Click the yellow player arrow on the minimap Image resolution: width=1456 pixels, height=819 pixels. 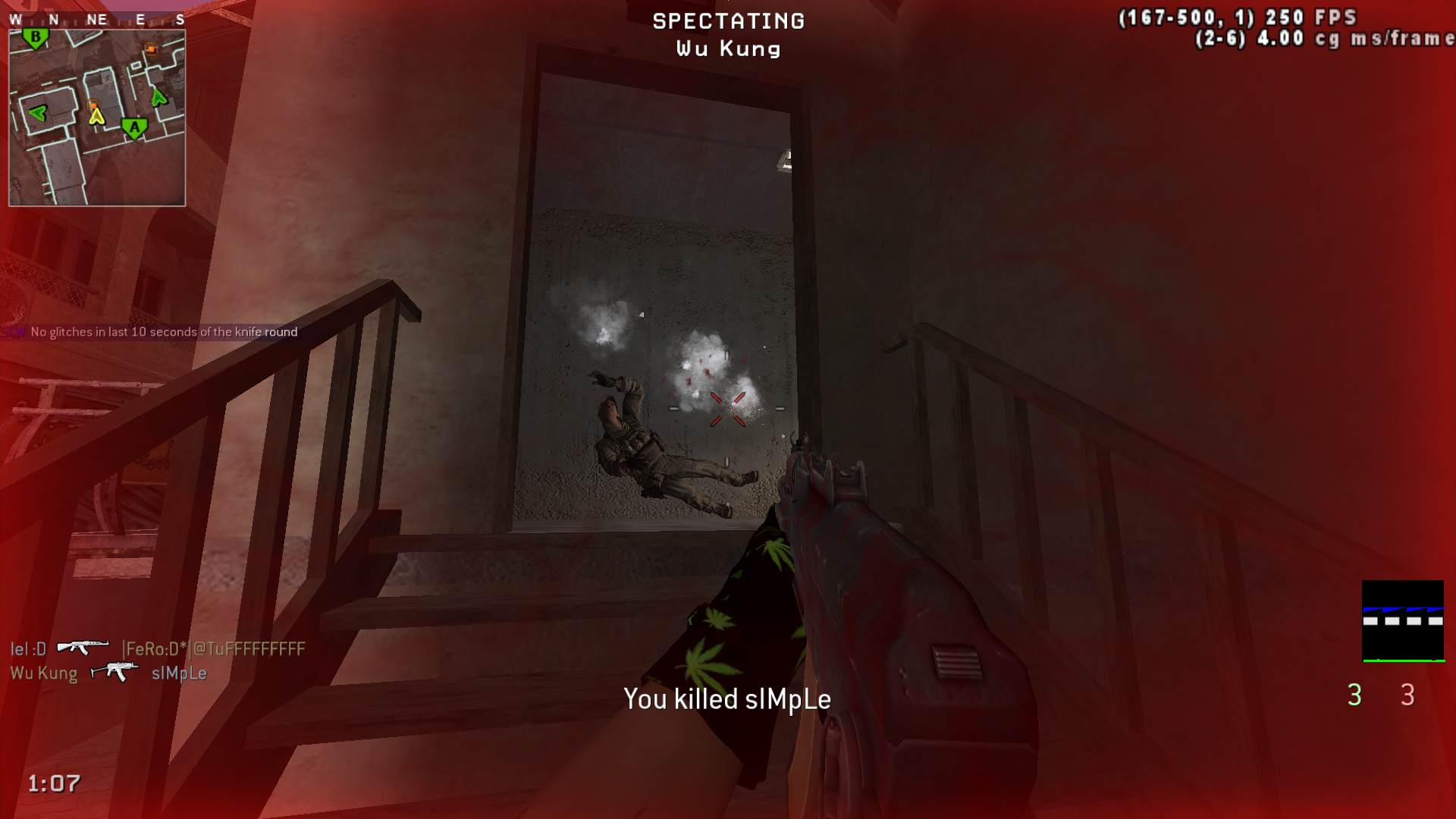96,116
